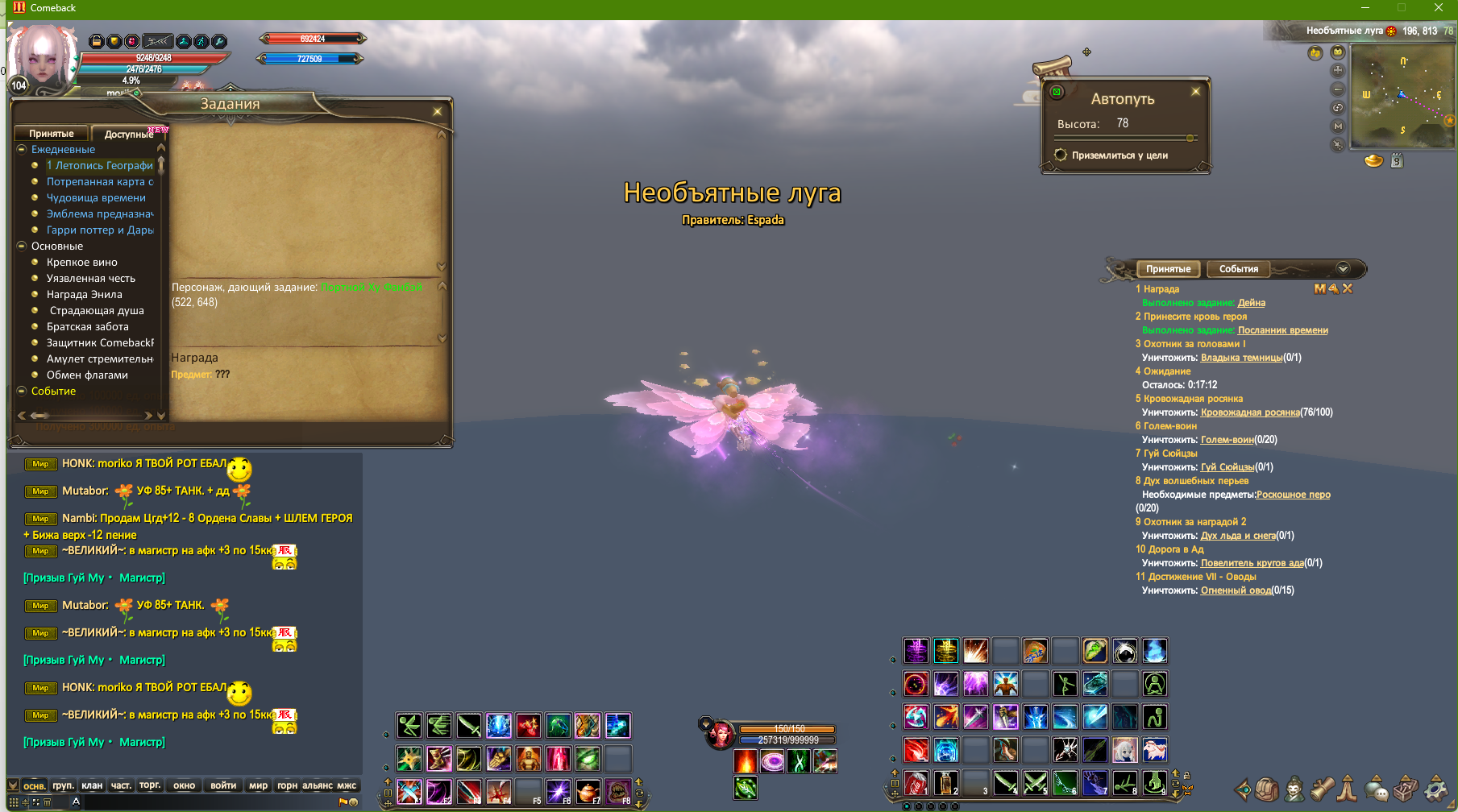
Task: Open the Чудовища времени daily quest
Action: pyautogui.click(x=96, y=198)
